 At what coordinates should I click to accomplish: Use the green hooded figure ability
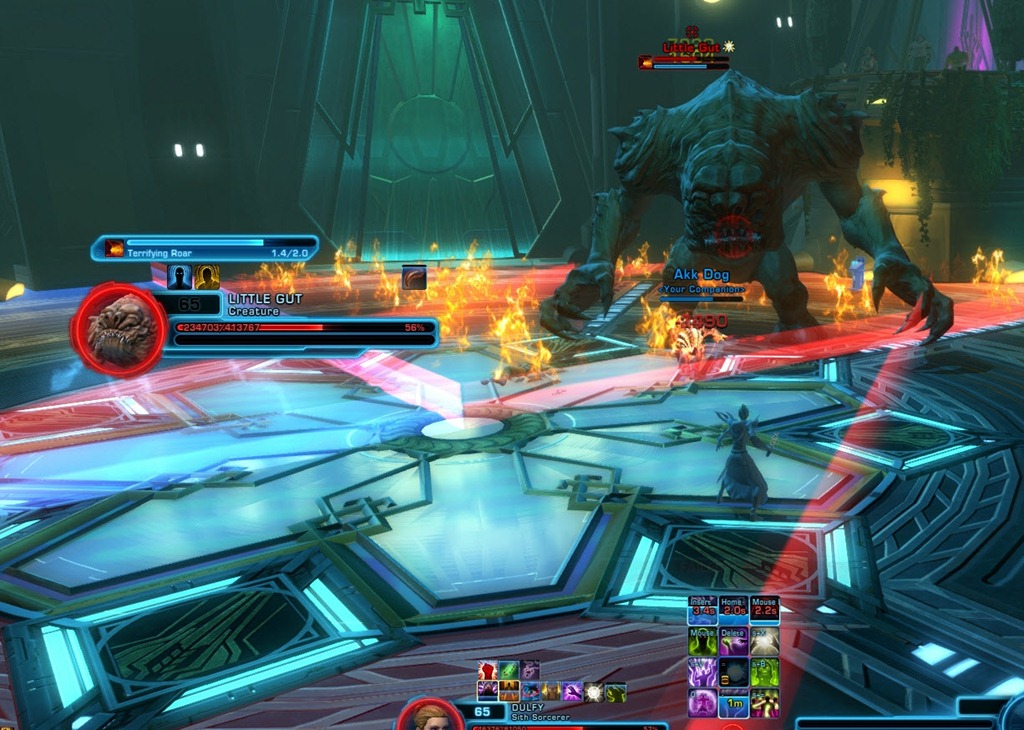tap(703, 641)
